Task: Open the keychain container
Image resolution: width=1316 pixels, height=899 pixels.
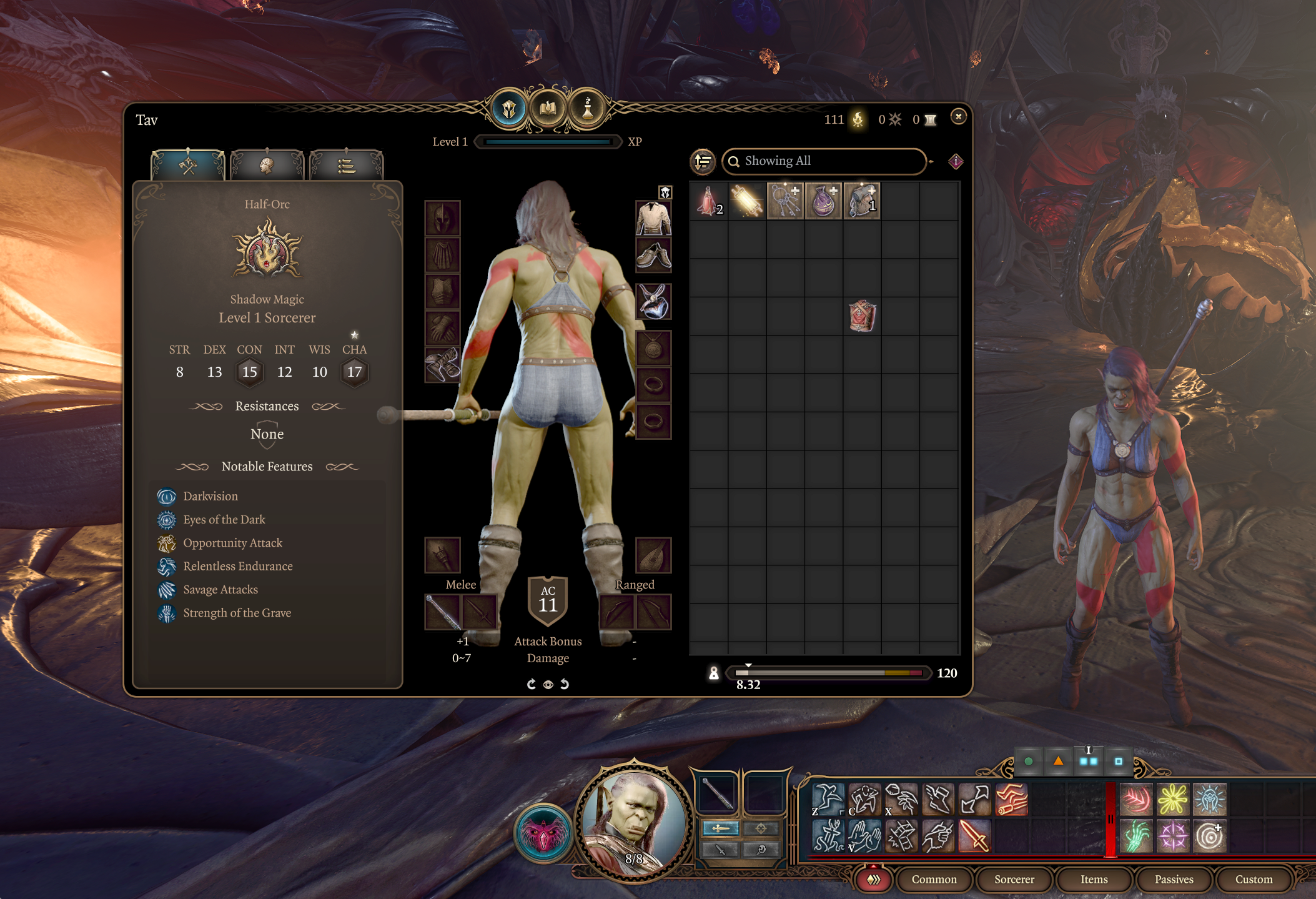Action: click(x=785, y=201)
